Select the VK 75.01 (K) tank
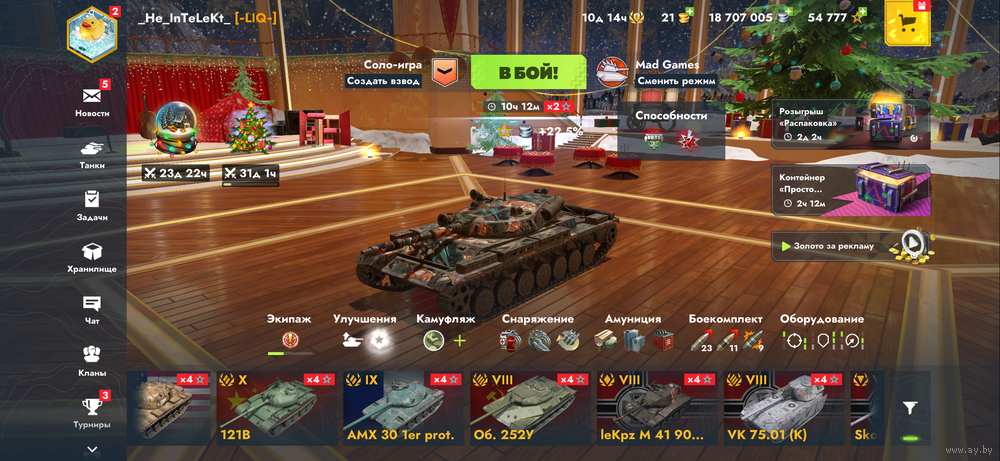Viewport: 1000px width, 461px height. (x=780, y=407)
